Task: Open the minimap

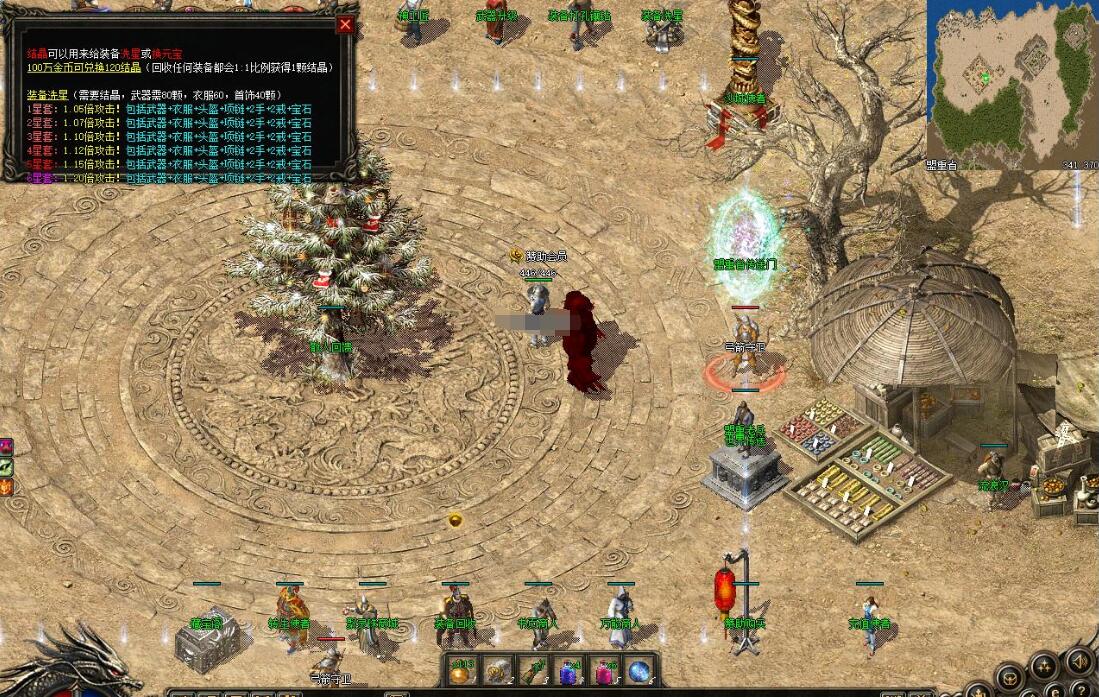Action: (x=1011, y=80)
